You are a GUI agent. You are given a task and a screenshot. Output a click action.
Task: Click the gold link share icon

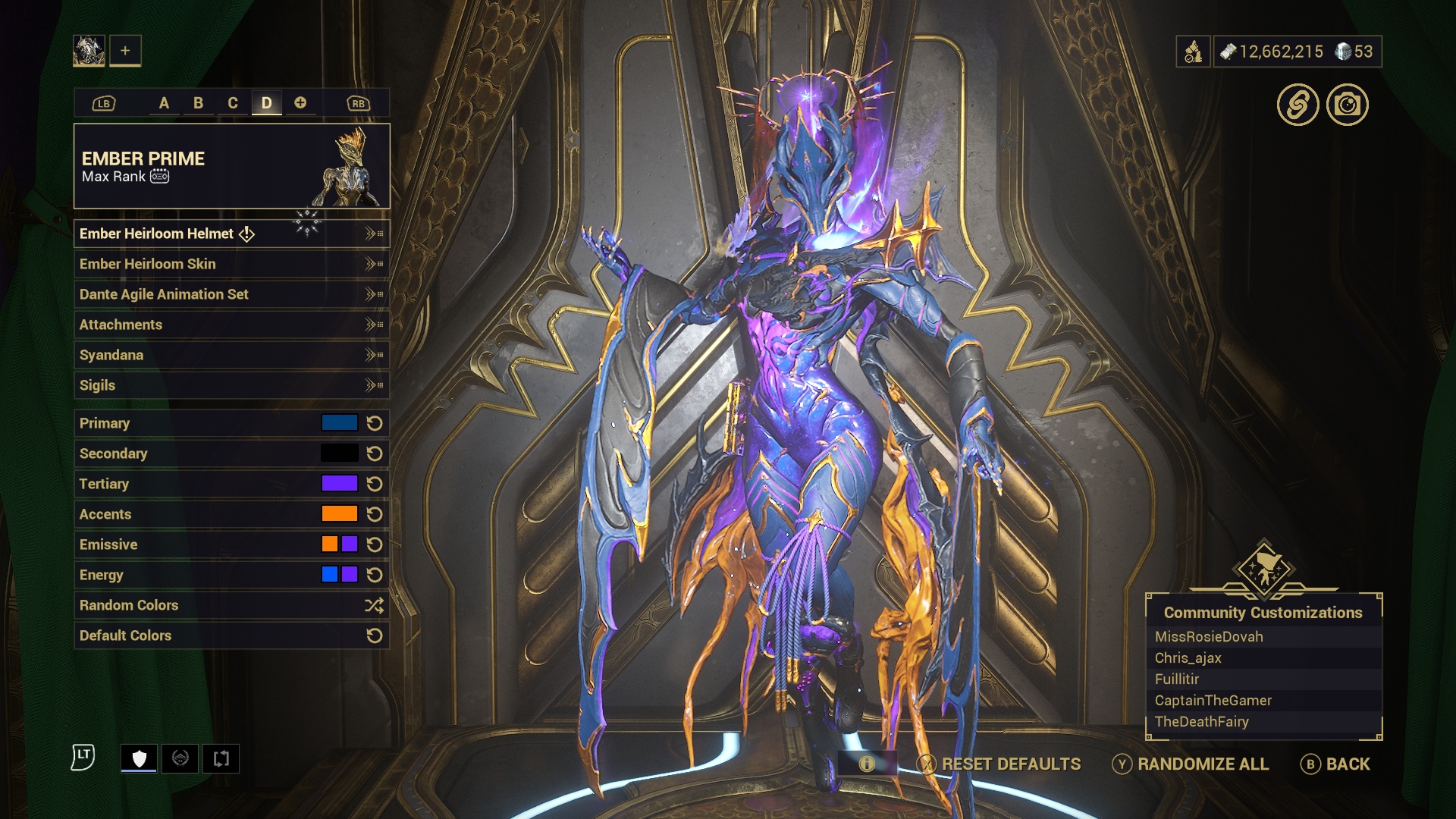coord(1298,105)
